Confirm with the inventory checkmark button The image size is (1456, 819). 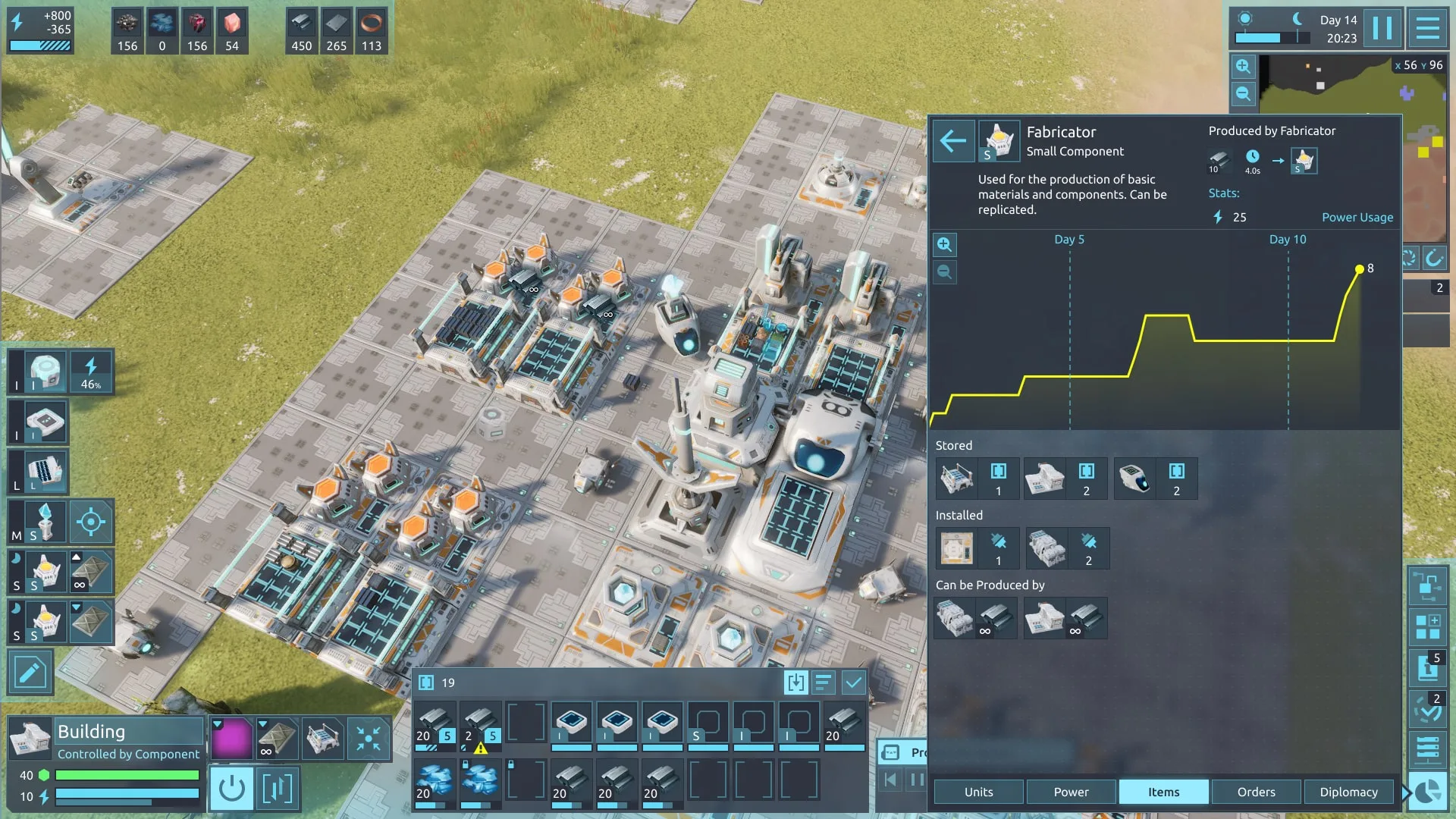(x=853, y=682)
